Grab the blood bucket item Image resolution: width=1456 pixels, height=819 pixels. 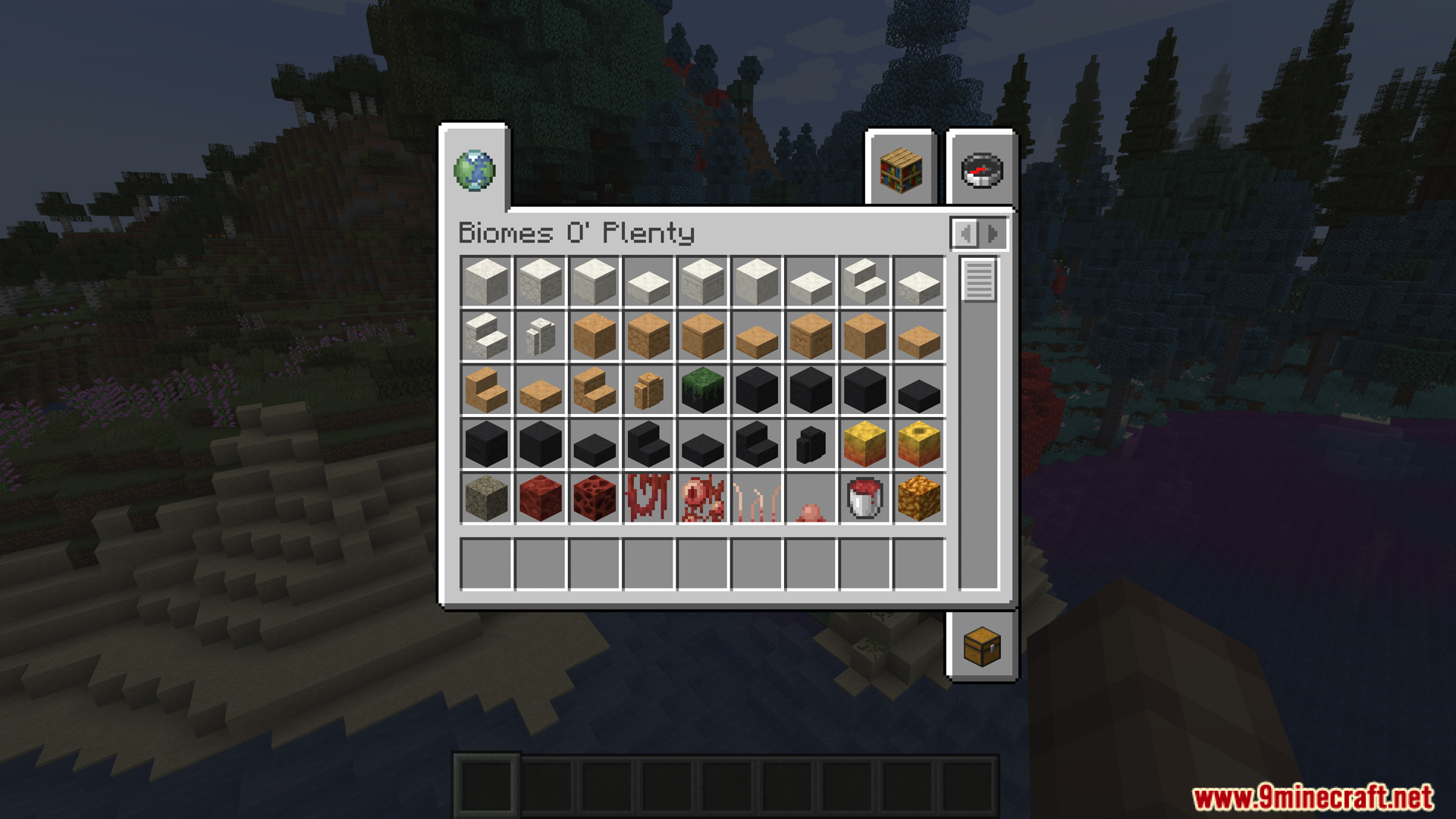click(x=864, y=498)
